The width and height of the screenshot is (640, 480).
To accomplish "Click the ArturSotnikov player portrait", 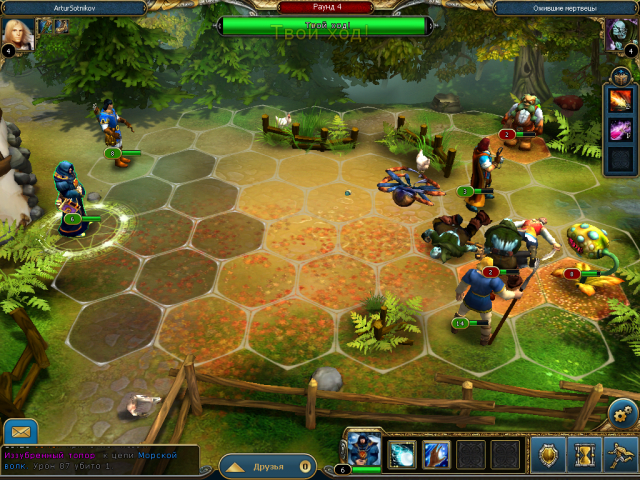I will pyautogui.click(x=20, y=34).
